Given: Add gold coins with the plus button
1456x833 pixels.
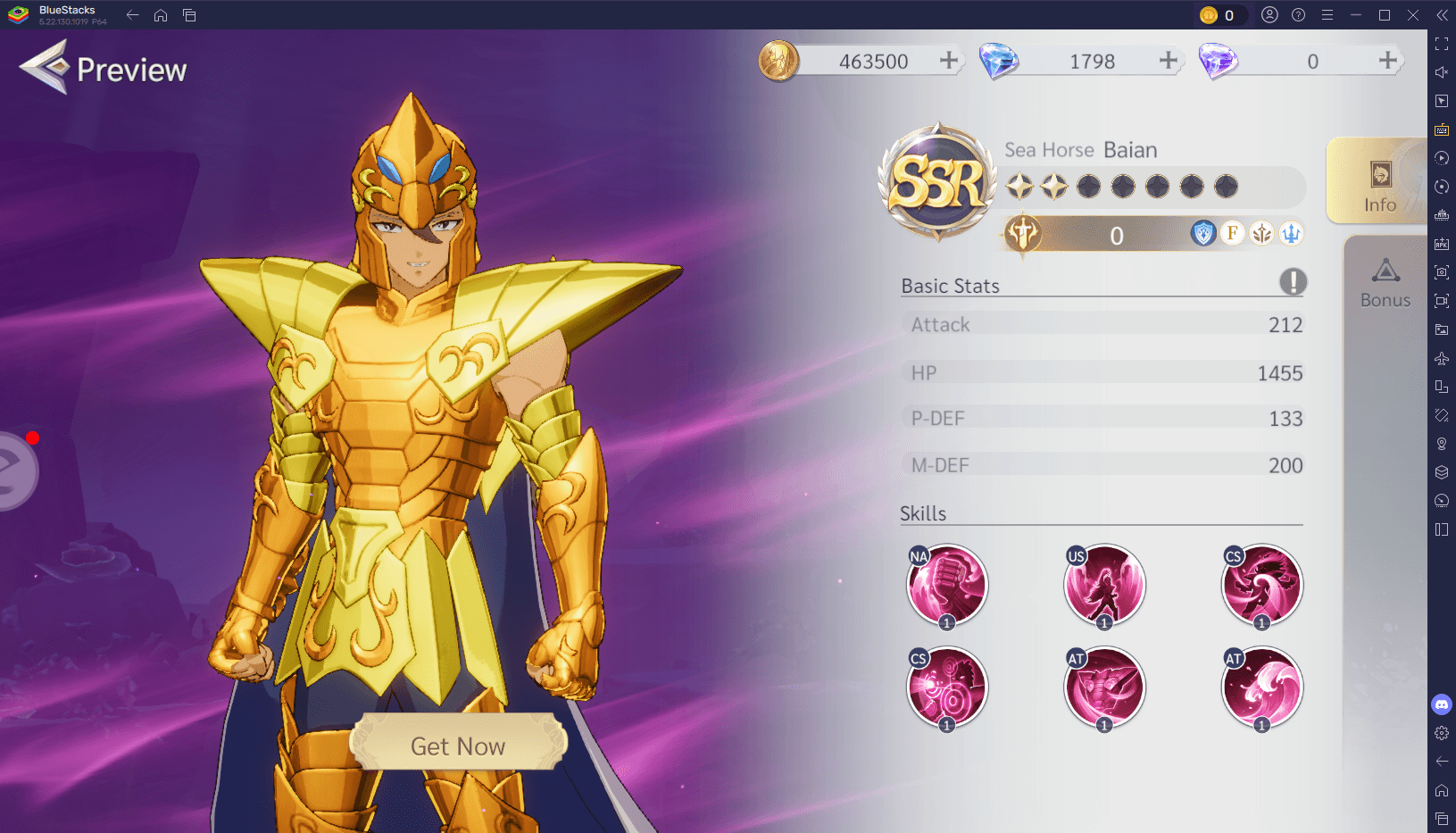Looking at the screenshot, I should click(949, 60).
